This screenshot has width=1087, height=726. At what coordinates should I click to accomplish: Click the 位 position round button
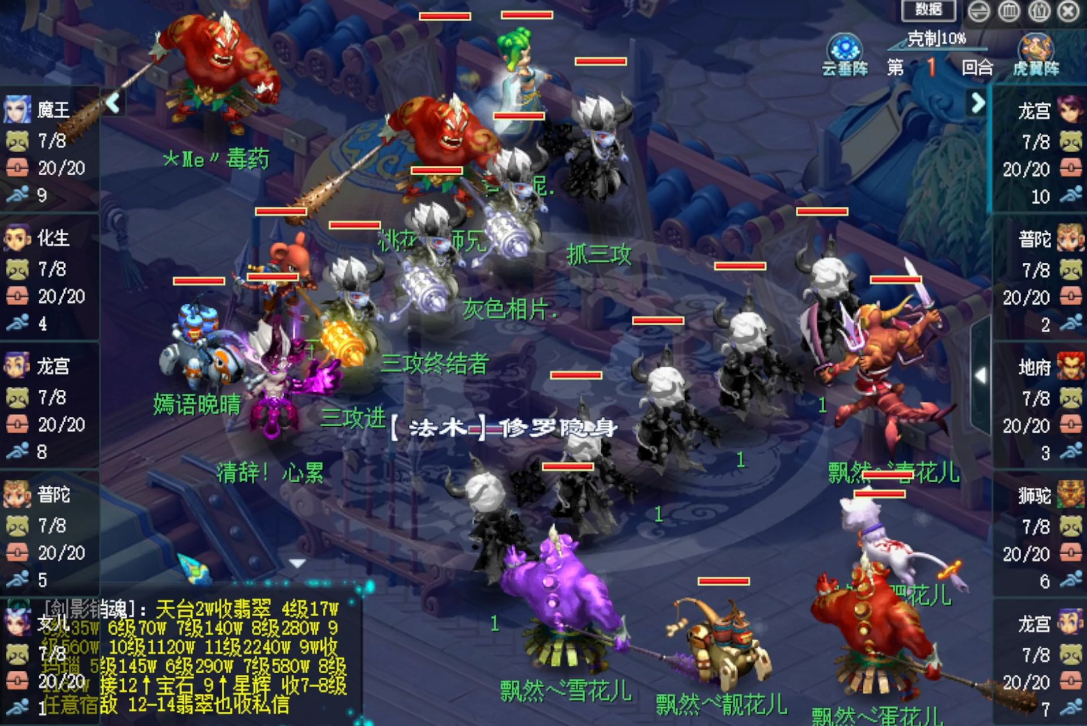(1039, 11)
